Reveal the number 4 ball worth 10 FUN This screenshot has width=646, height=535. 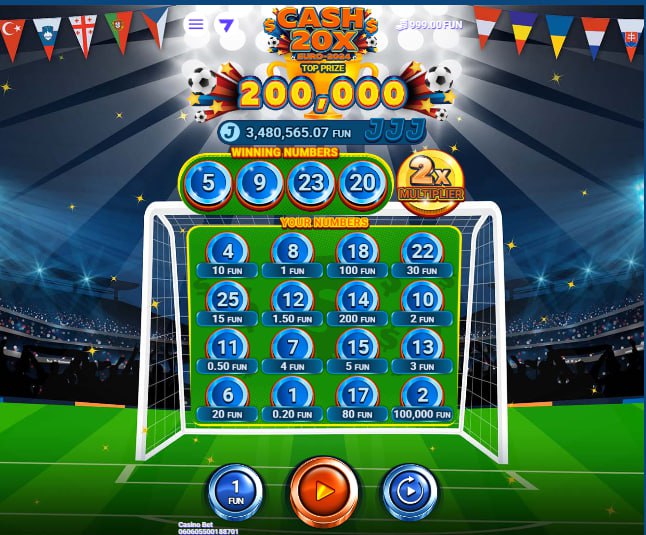[x=229, y=252]
